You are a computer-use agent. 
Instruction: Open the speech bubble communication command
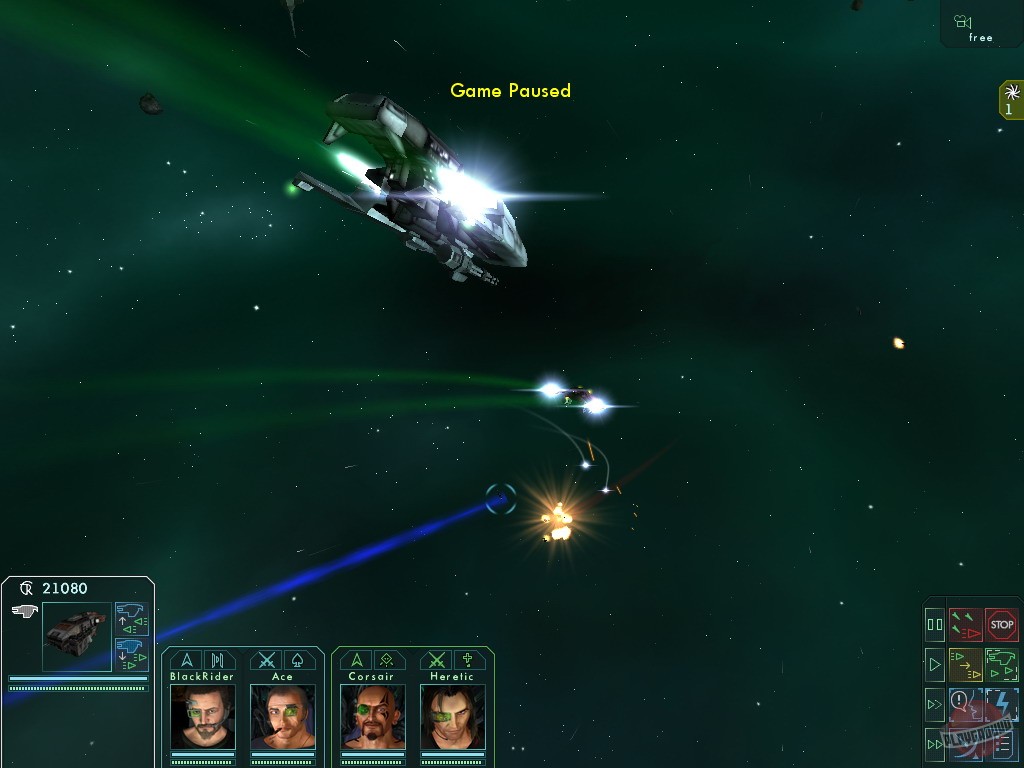click(965, 704)
